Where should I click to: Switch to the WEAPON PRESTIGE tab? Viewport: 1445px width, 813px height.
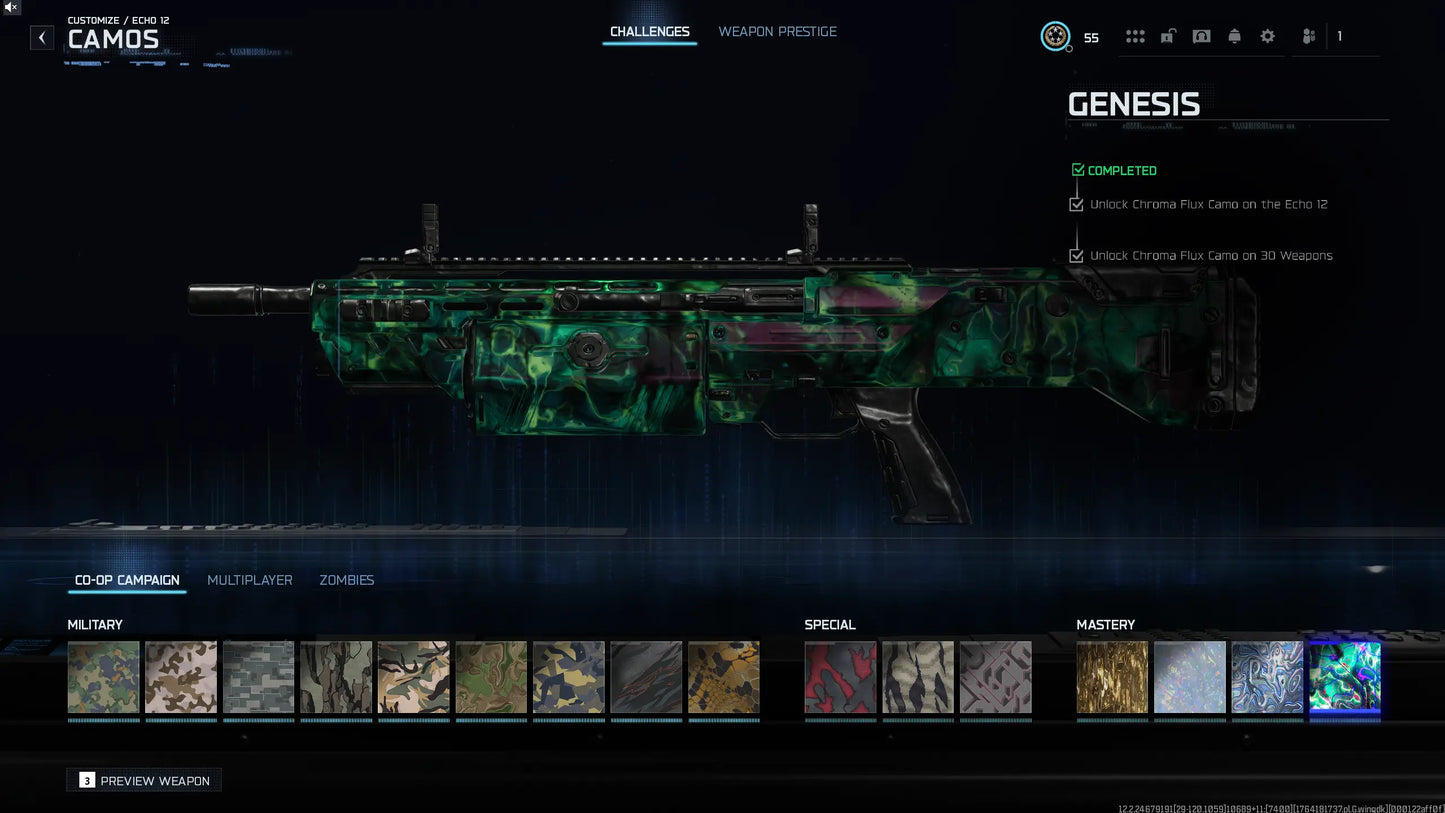pyautogui.click(x=777, y=31)
